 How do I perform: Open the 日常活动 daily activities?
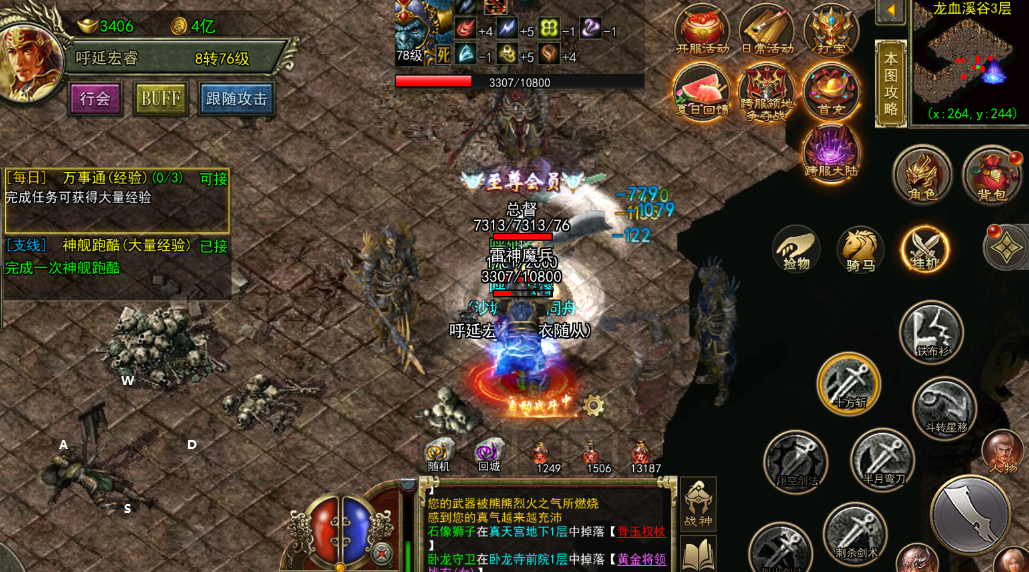coord(767,30)
